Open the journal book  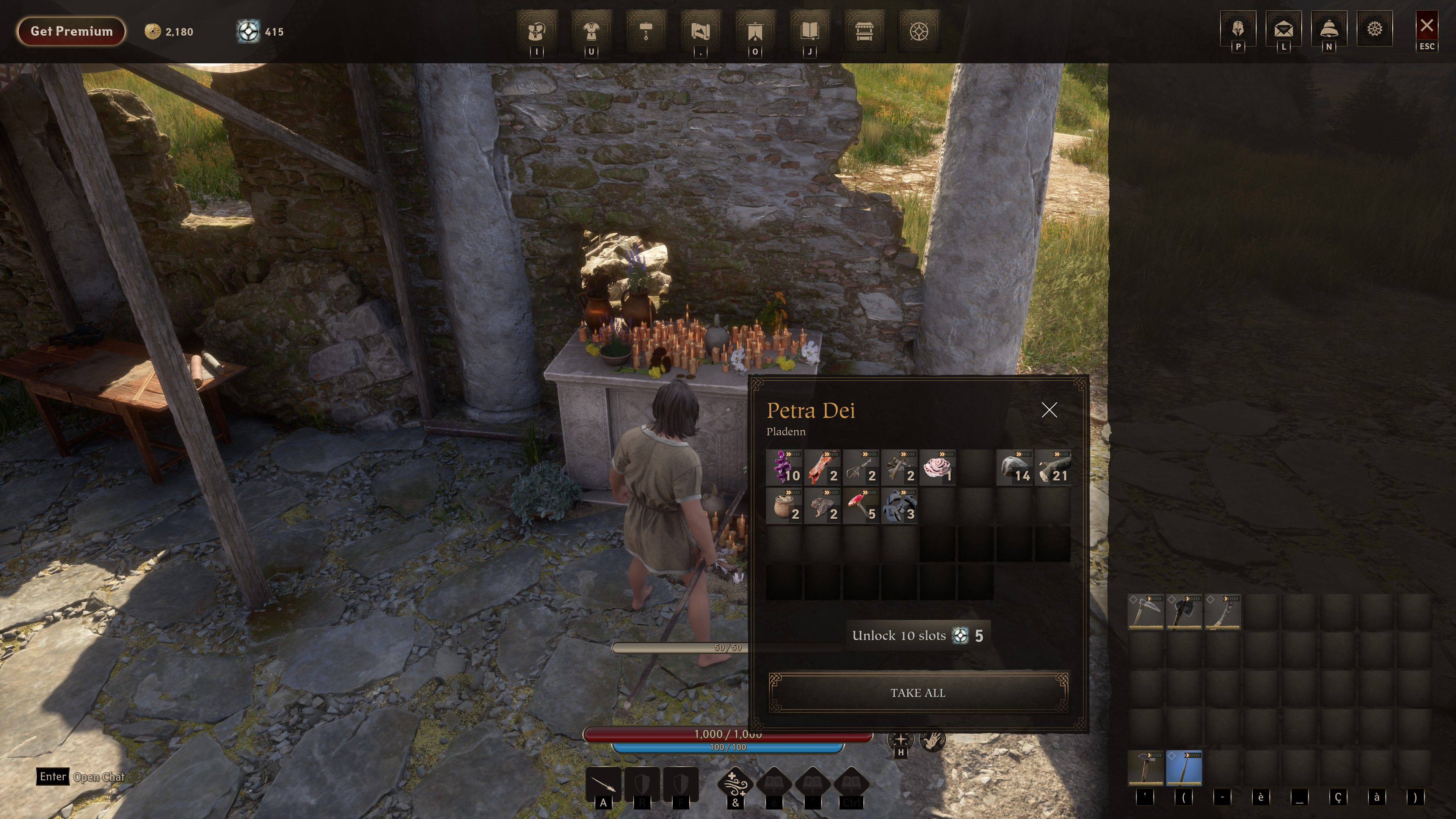coord(810,31)
